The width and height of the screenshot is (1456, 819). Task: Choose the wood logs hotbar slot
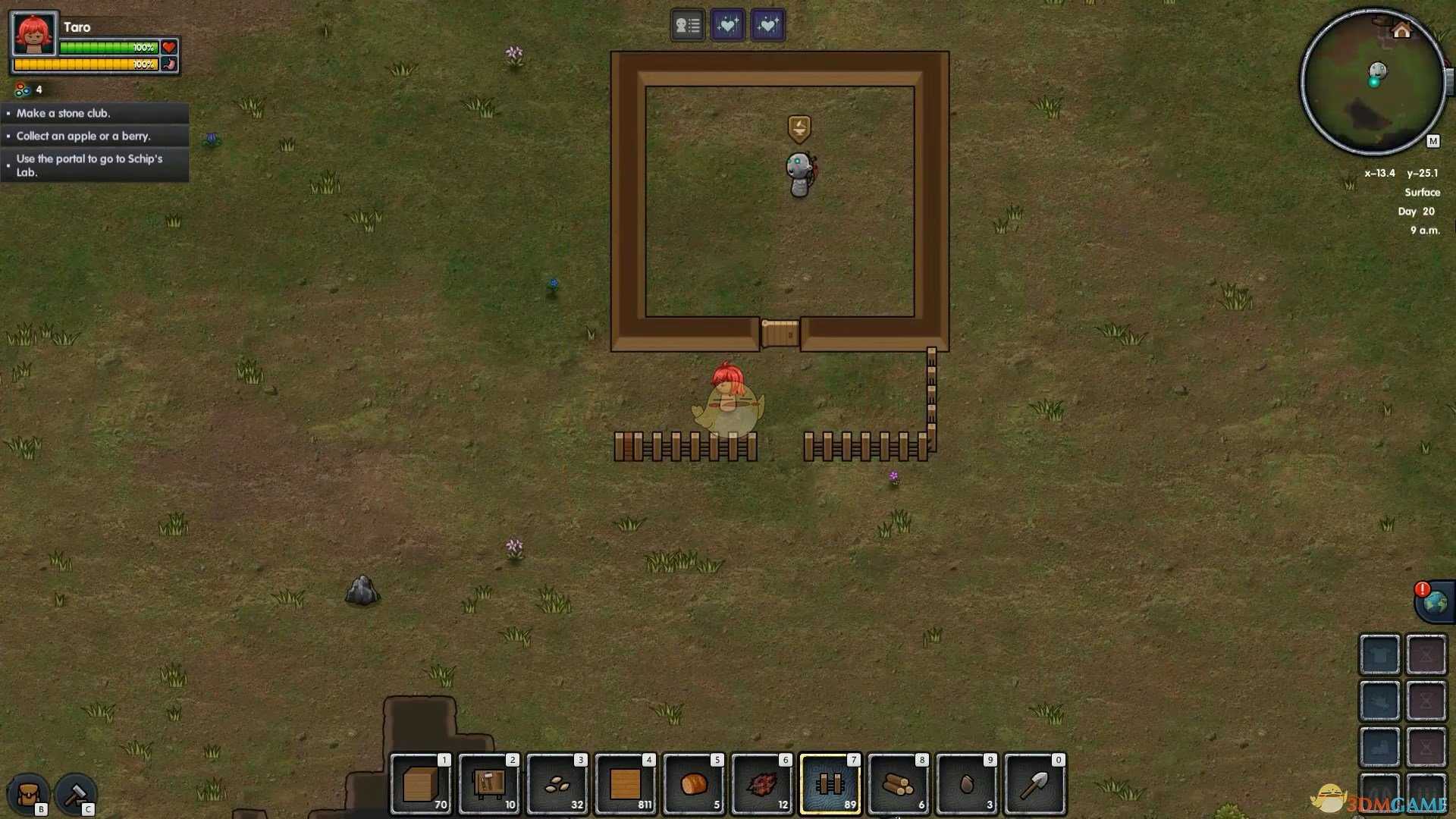[899, 784]
